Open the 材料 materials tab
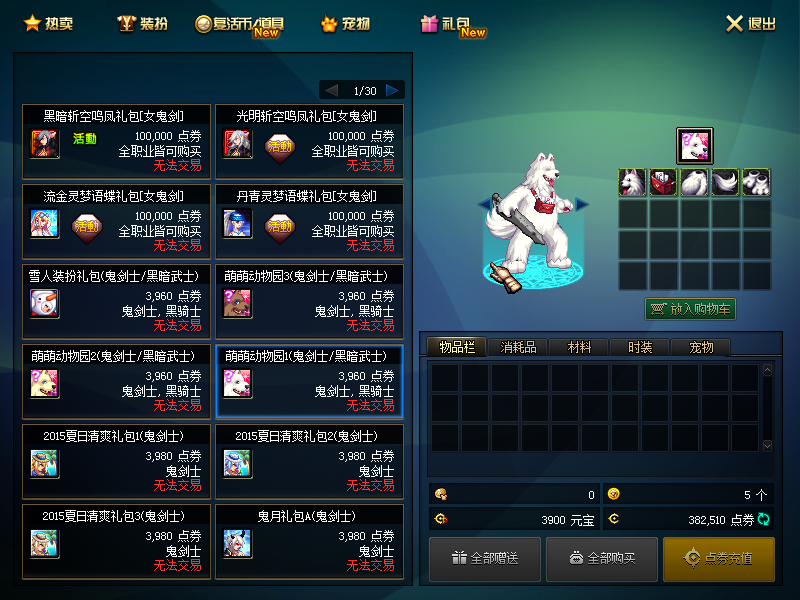Screen dimensions: 800x600 (x=579, y=347)
